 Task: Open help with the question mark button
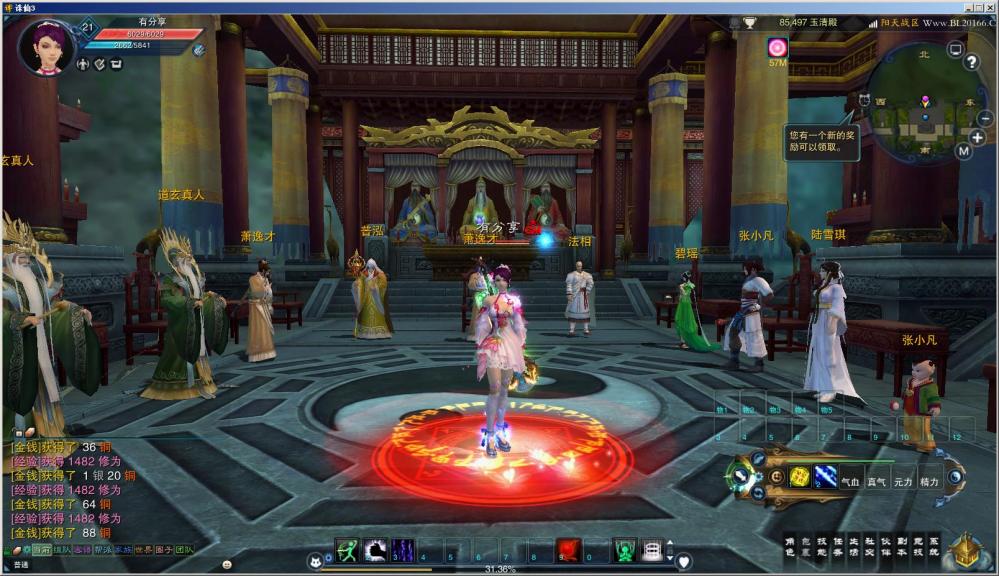(970, 62)
